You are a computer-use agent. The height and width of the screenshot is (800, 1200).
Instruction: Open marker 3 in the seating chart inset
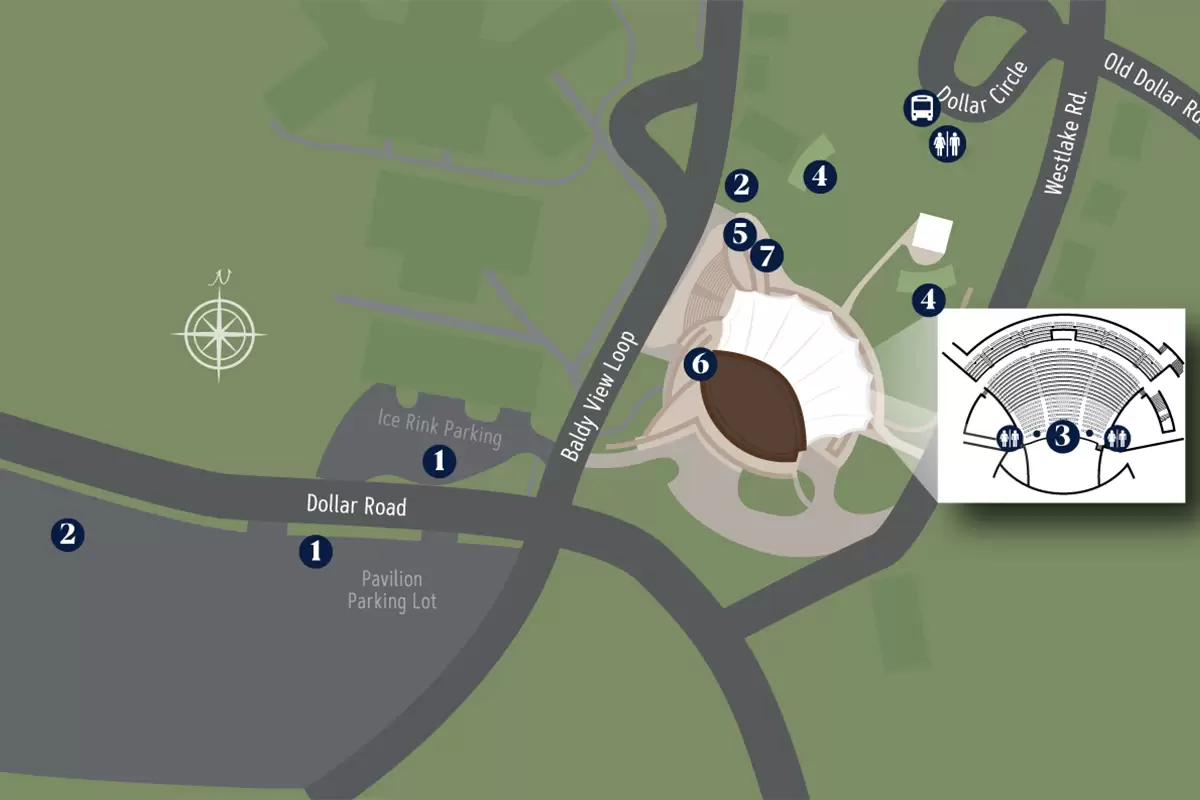[1063, 436]
